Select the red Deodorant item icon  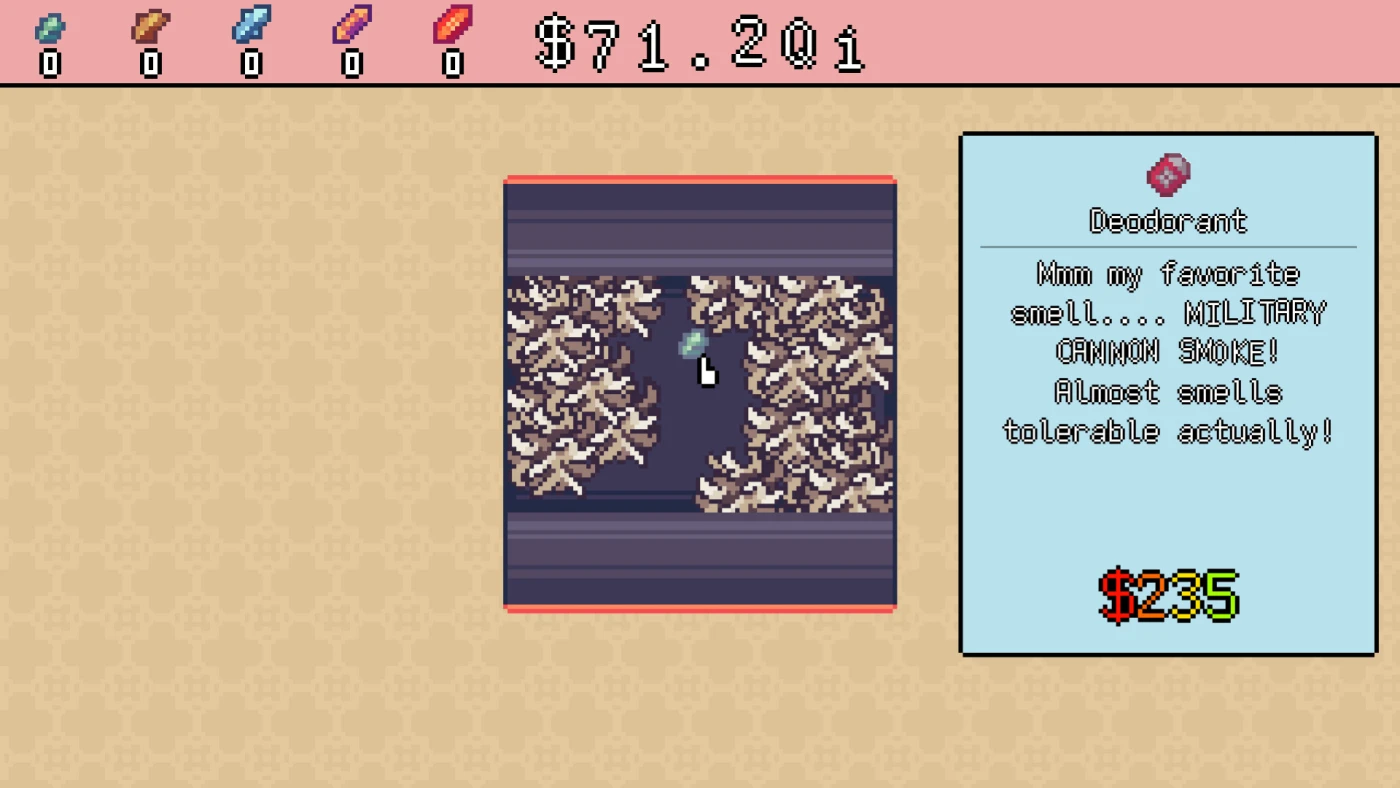click(1167, 175)
